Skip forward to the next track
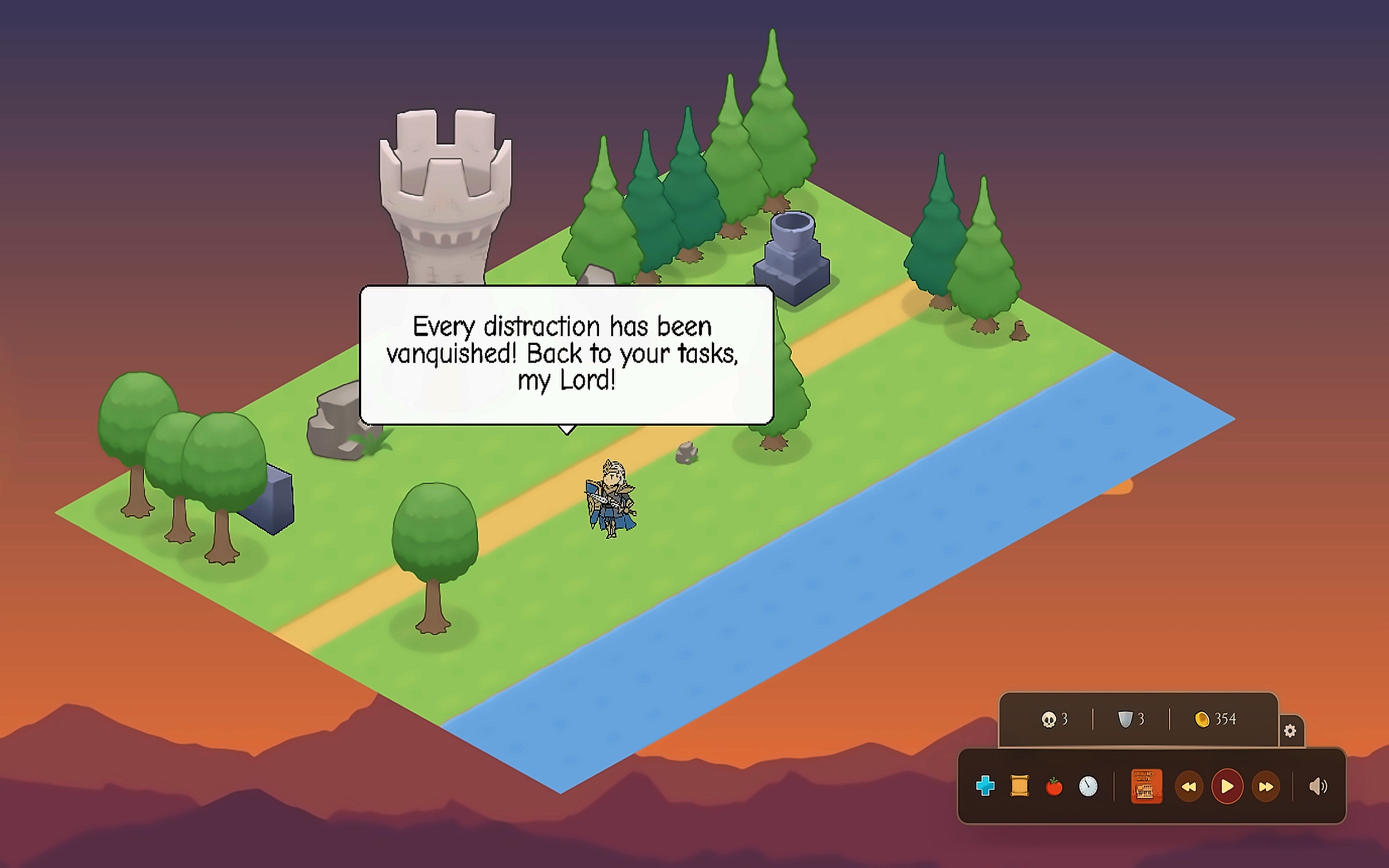This screenshot has height=868, width=1389. tap(1266, 786)
